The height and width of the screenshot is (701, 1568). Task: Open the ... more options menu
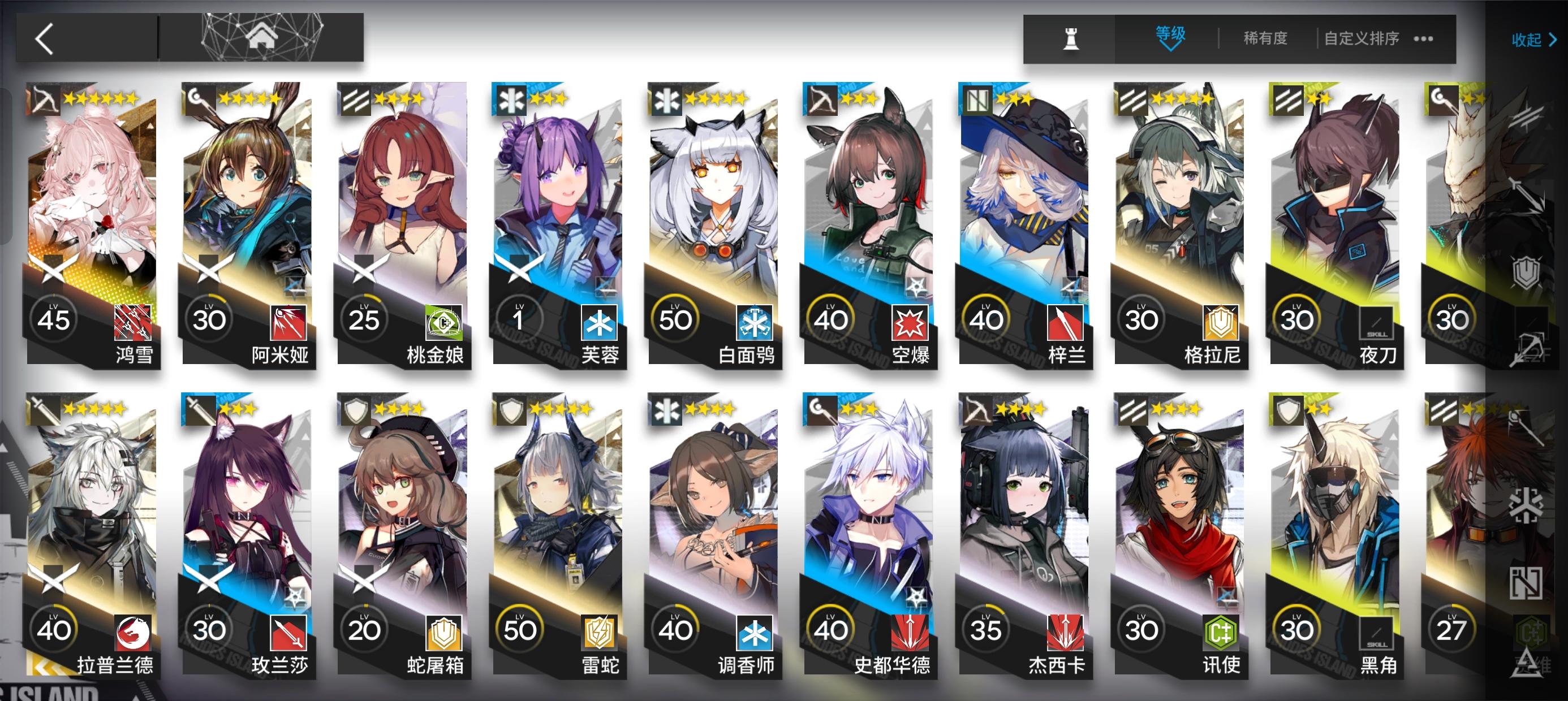(1423, 39)
